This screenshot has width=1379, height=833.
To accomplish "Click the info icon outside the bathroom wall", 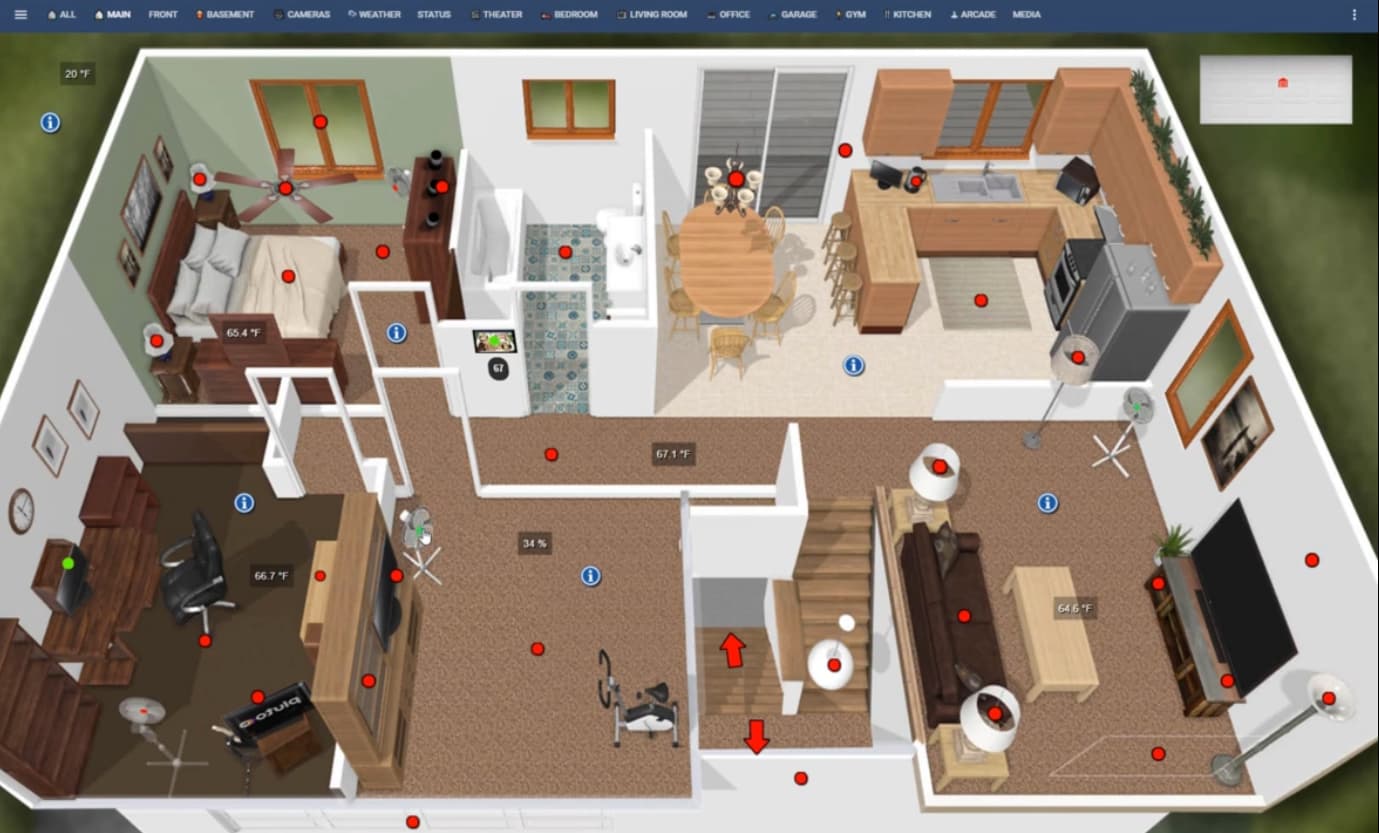I will pos(395,333).
